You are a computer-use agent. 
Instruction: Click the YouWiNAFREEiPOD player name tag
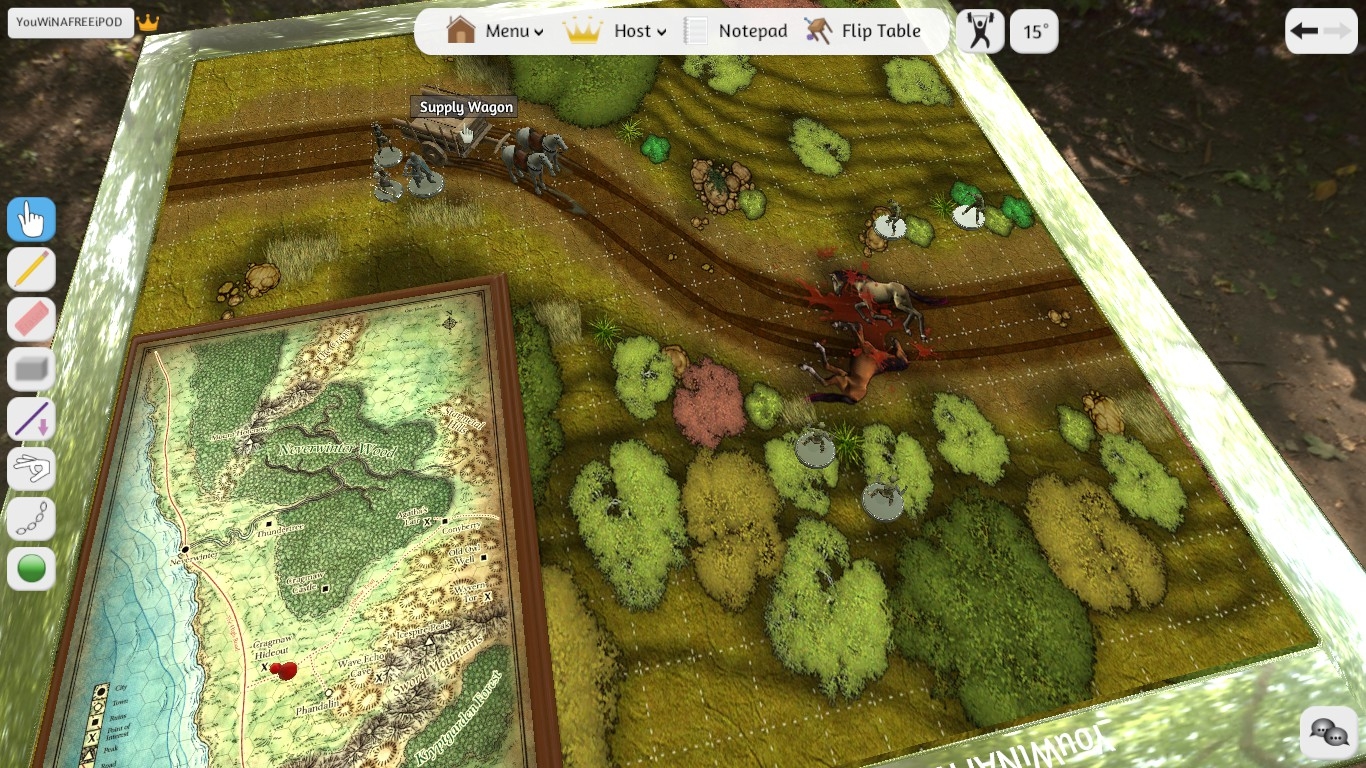click(71, 22)
